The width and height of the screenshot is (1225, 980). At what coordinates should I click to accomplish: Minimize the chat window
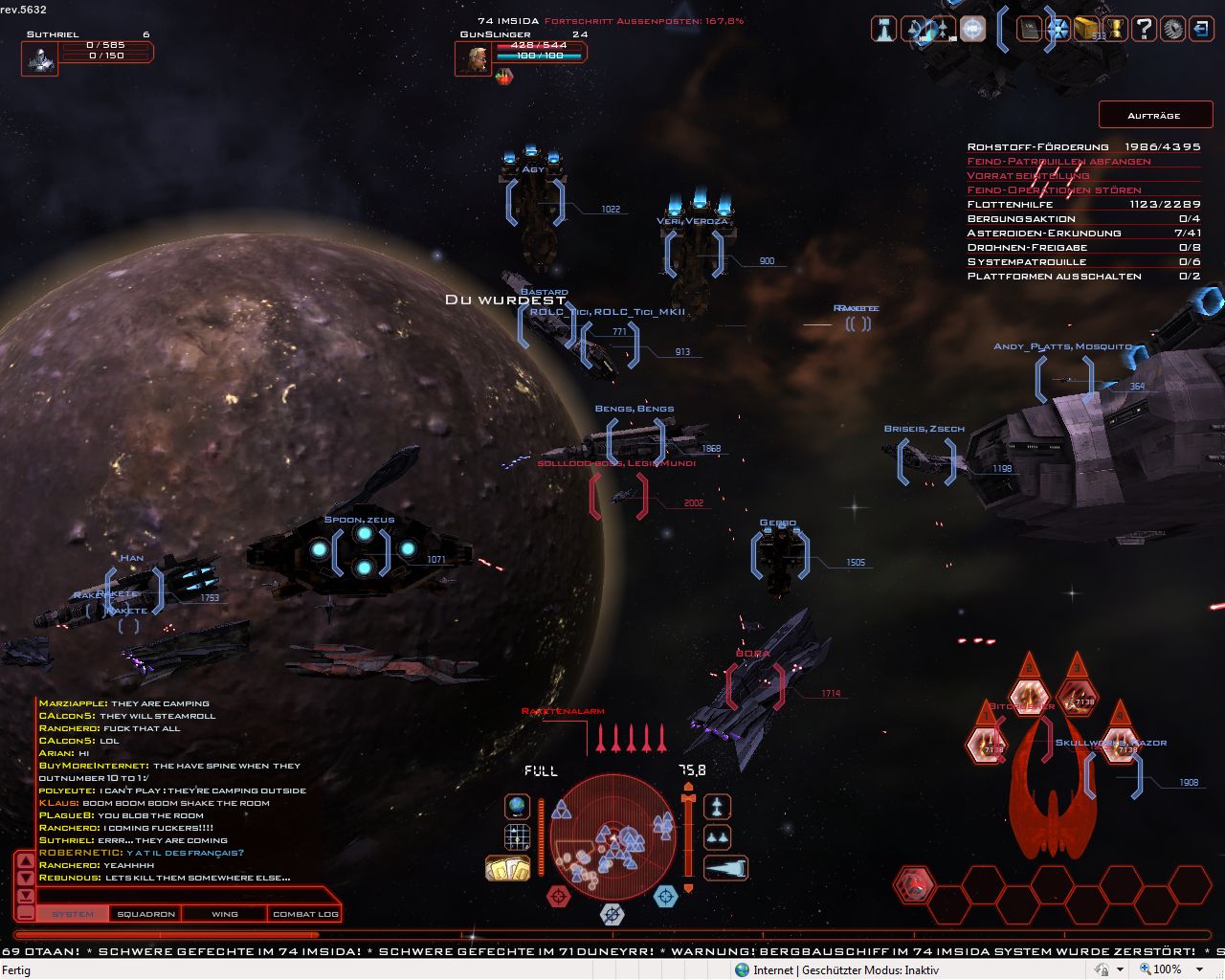(26, 912)
